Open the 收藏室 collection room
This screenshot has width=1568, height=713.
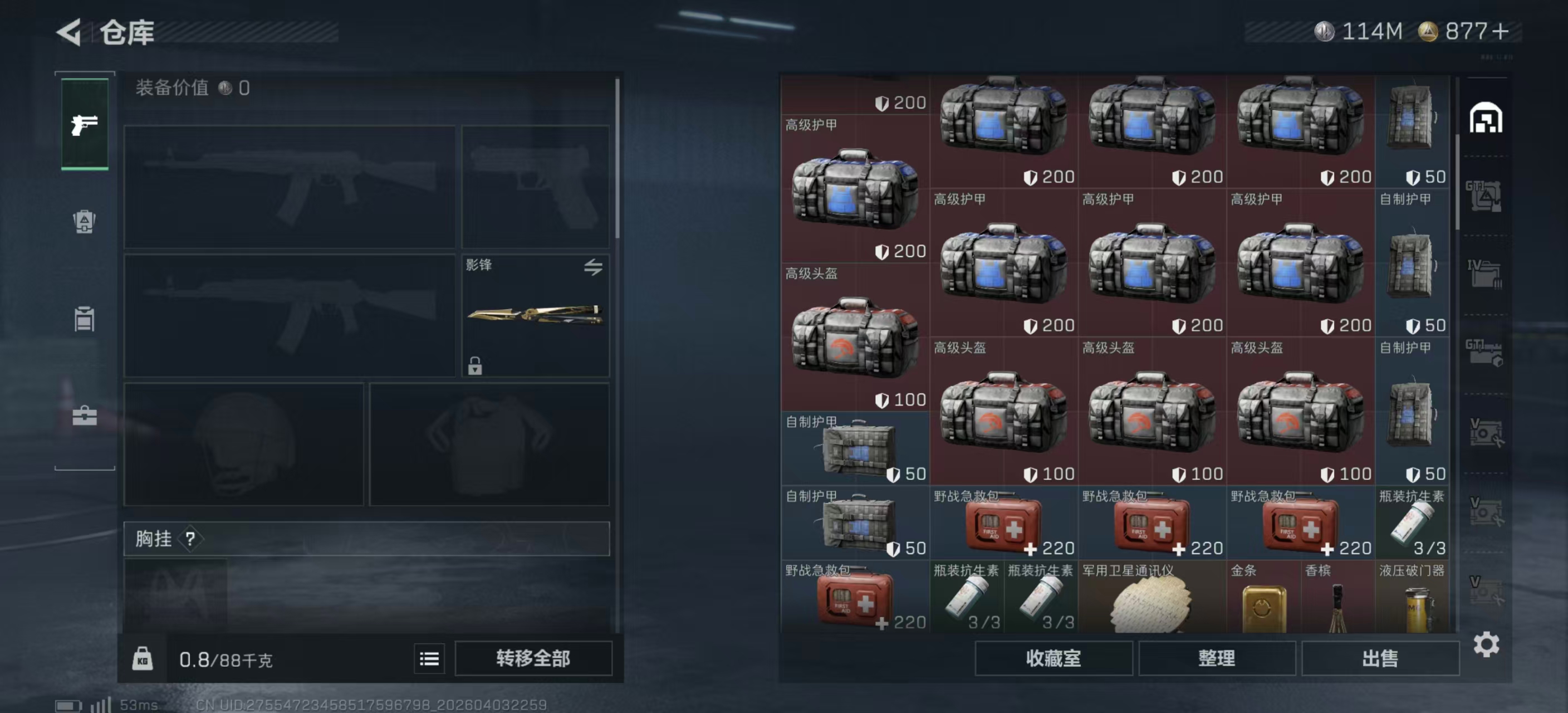(1053, 658)
